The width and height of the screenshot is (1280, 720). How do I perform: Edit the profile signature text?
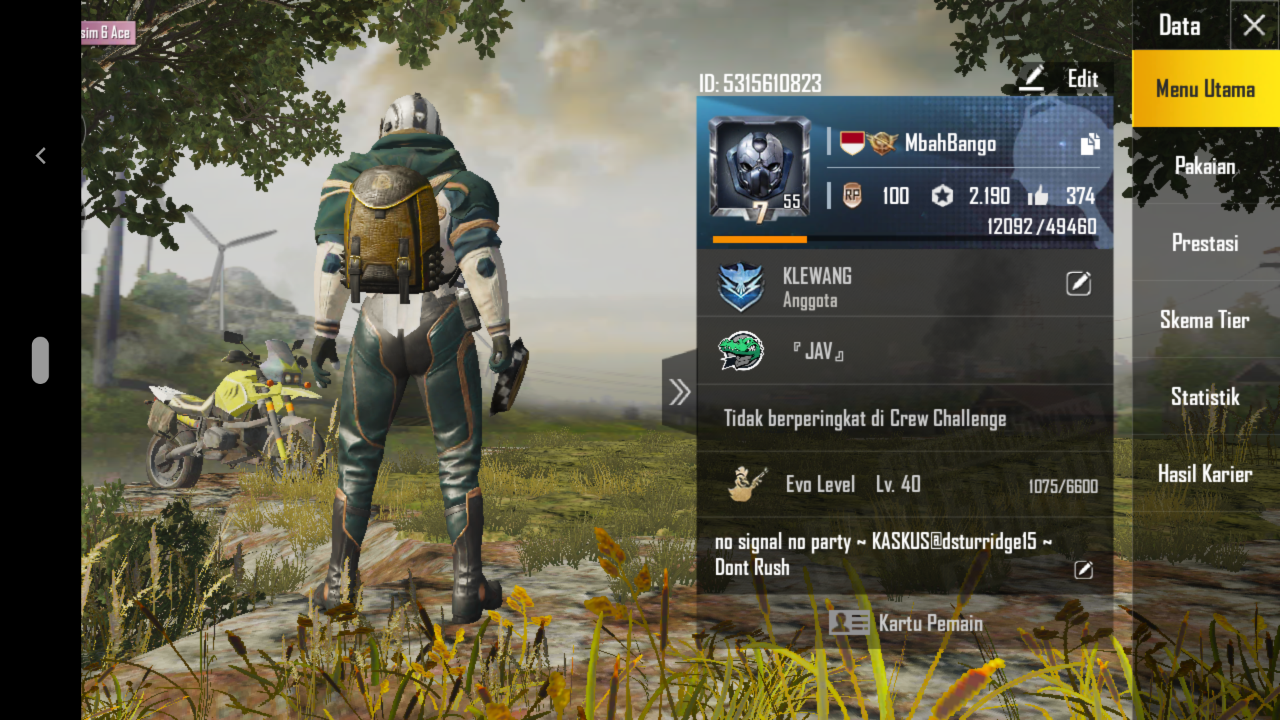pos(1083,570)
